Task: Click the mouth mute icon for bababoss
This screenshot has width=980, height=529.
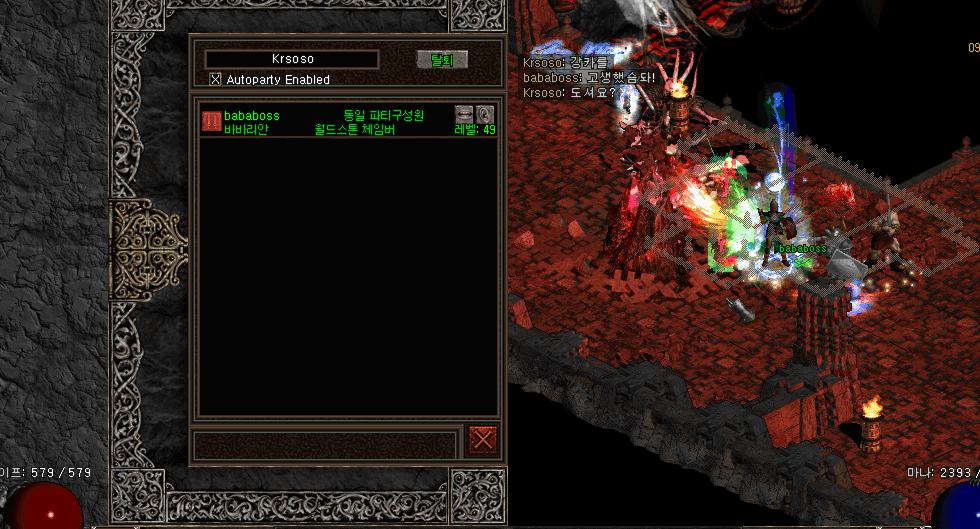Action: click(464, 114)
